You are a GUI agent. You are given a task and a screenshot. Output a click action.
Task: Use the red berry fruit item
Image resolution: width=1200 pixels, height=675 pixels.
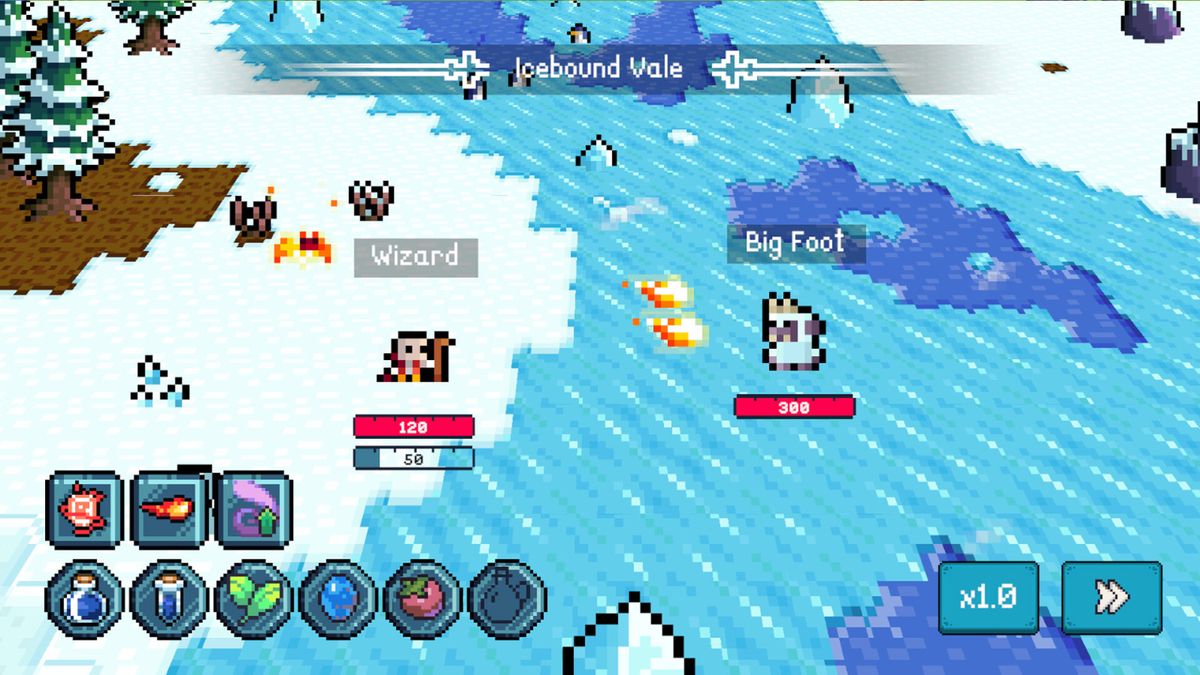[423, 598]
